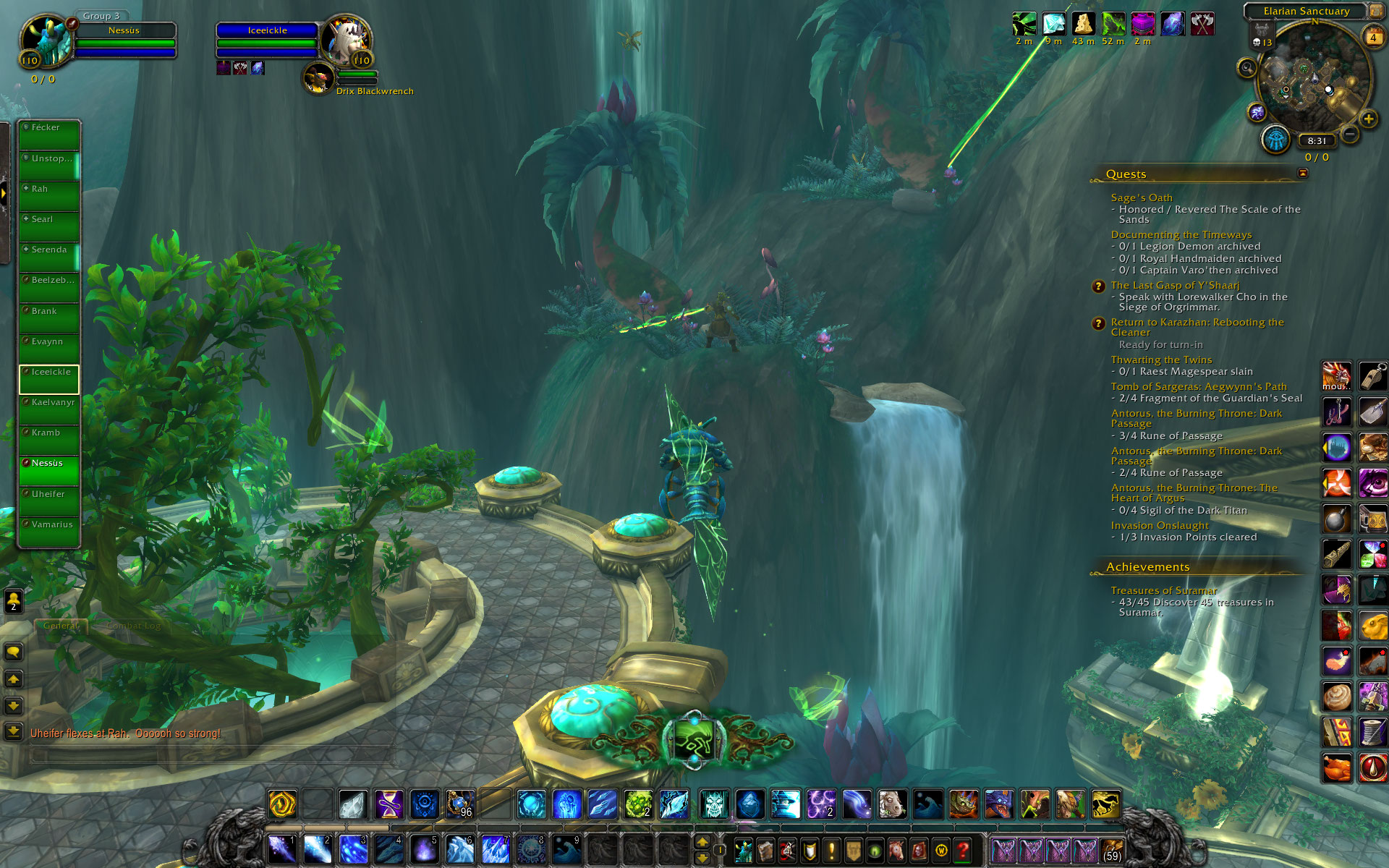The height and width of the screenshot is (868, 1389).
Task: Collapse the Quests tracker panel
Action: click(x=1303, y=173)
